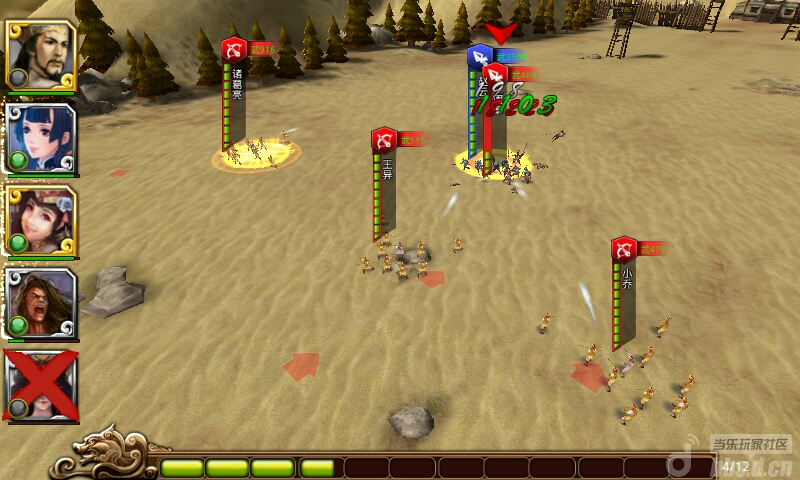Select the smiling brown-haired woman portrait
The height and width of the screenshot is (480, 800).
(41, 221)
